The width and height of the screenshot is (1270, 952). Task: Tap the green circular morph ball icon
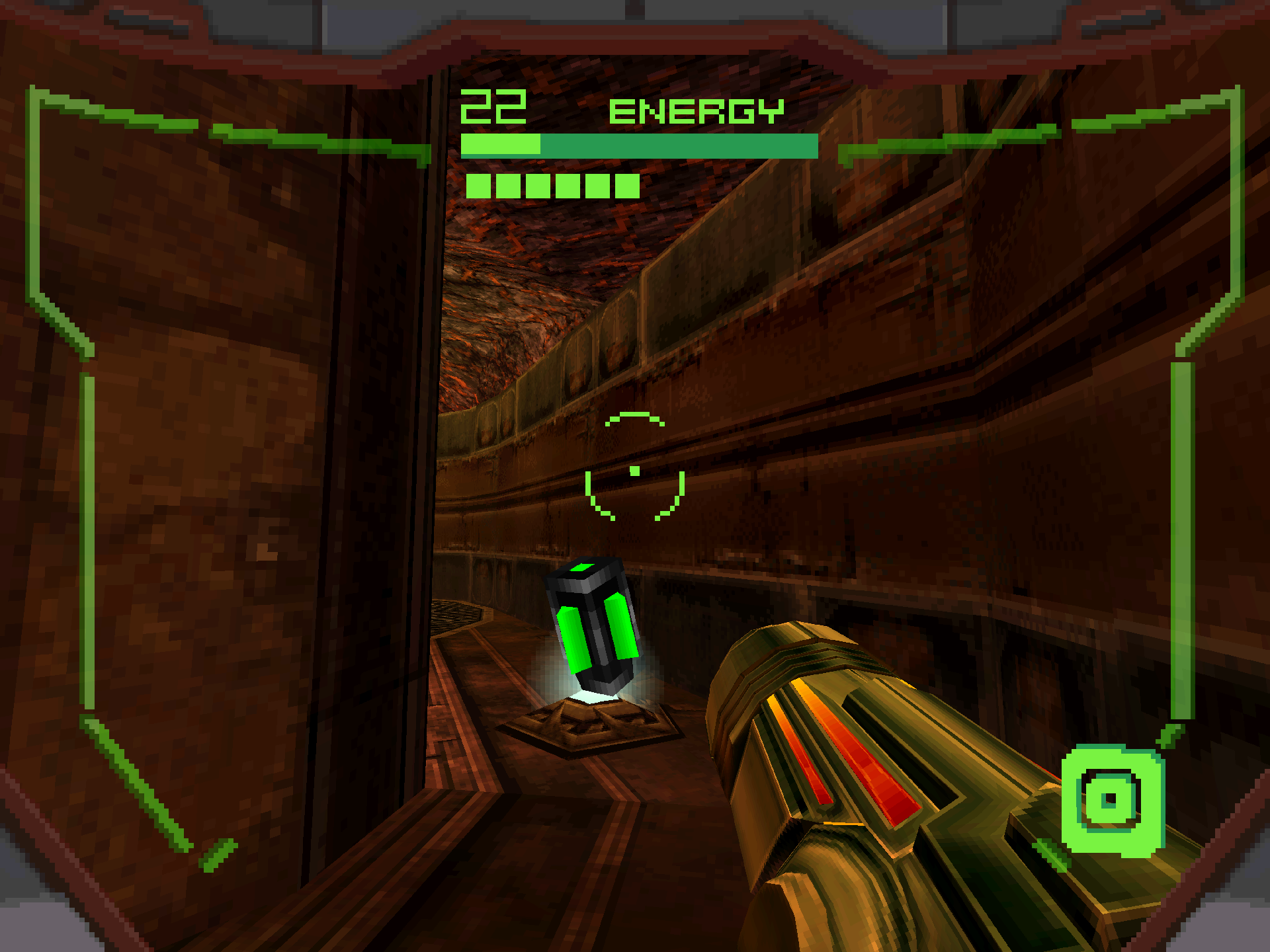[x=1112, y=800]
